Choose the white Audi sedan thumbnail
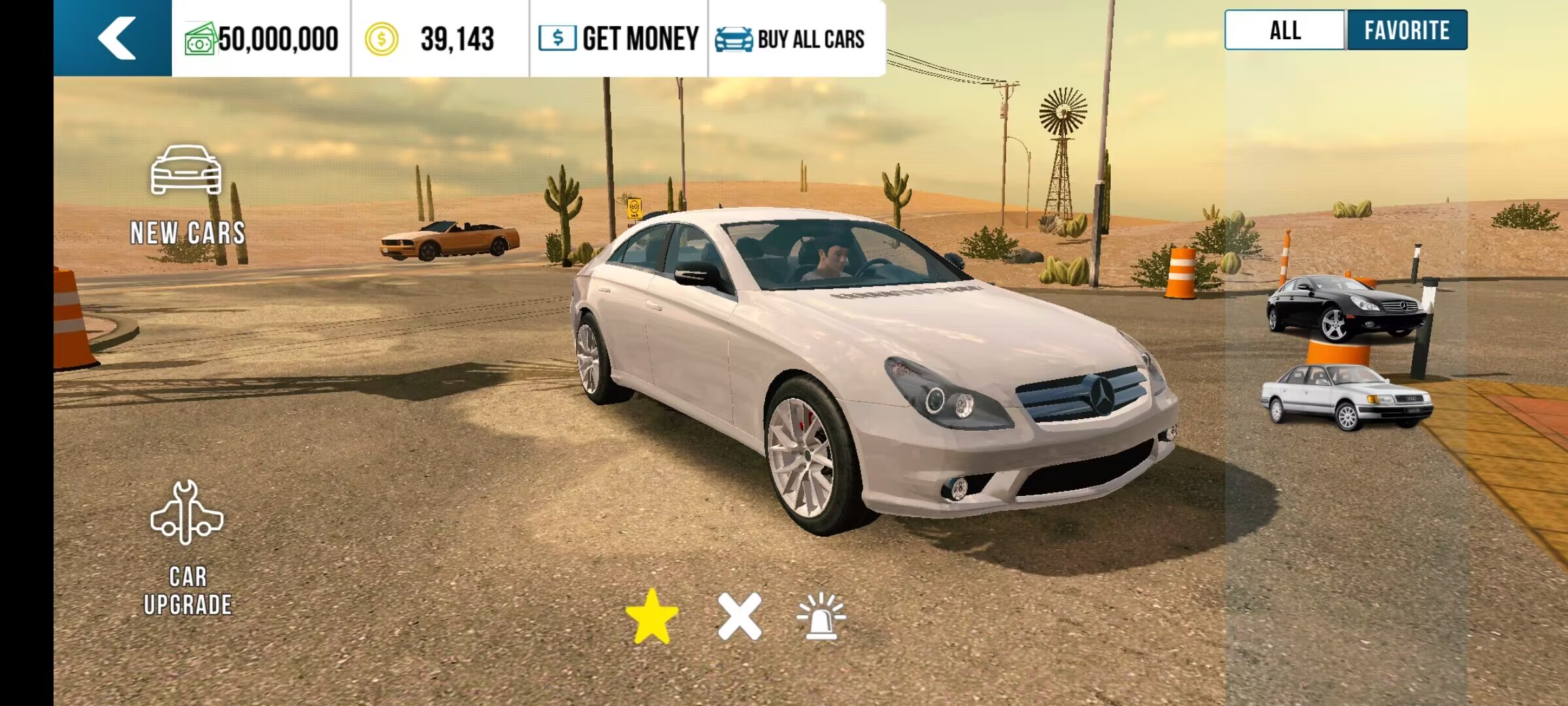 click(1346, 395)
